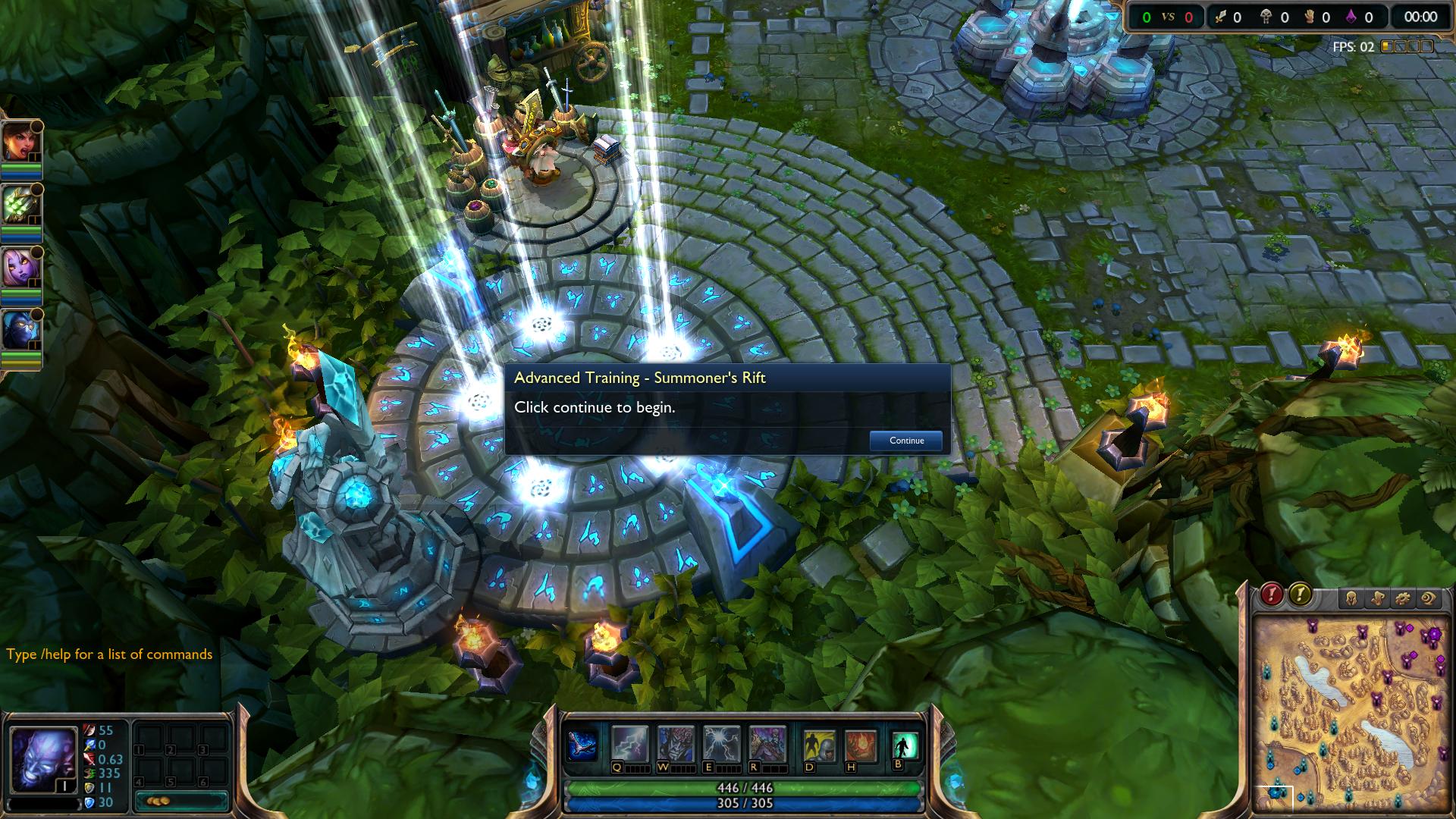Cast the E lightning burst ability
Viewport: 1456px width, 819px height.
click(x=721, y=744)
